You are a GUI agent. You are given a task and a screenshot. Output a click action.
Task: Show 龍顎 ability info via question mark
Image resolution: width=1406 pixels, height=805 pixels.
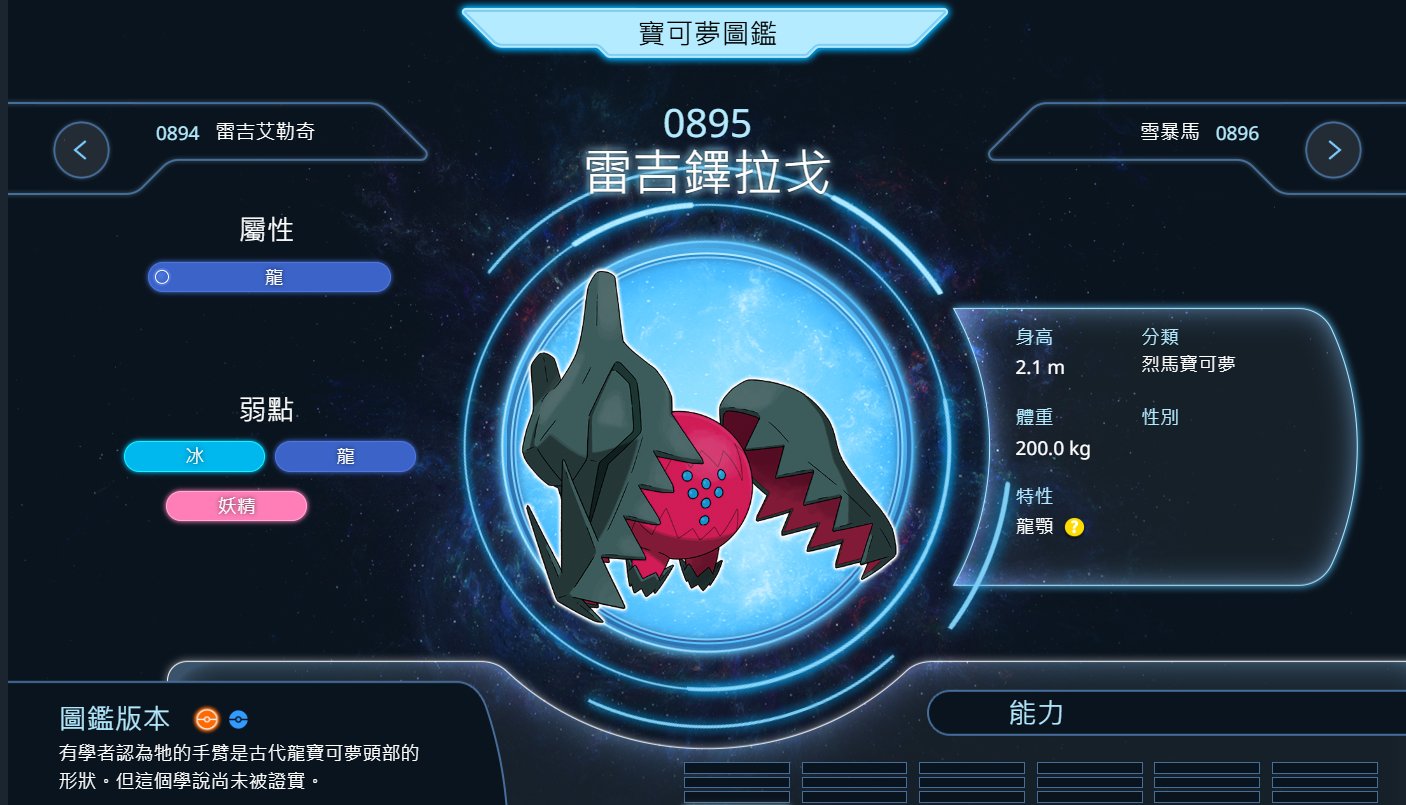coord(1074,527)
